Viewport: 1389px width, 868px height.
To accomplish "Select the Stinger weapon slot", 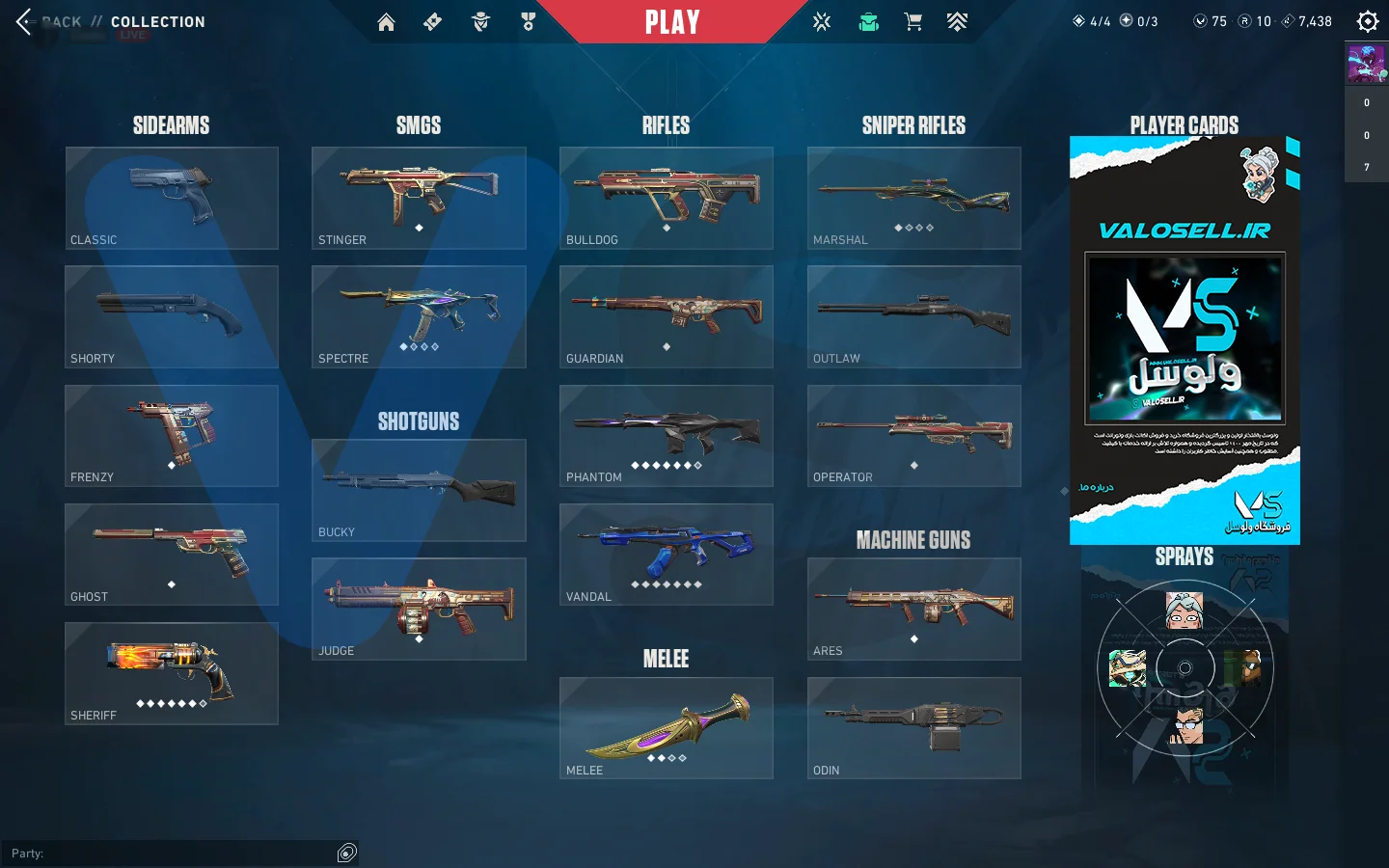I will [x=419, y=198].
